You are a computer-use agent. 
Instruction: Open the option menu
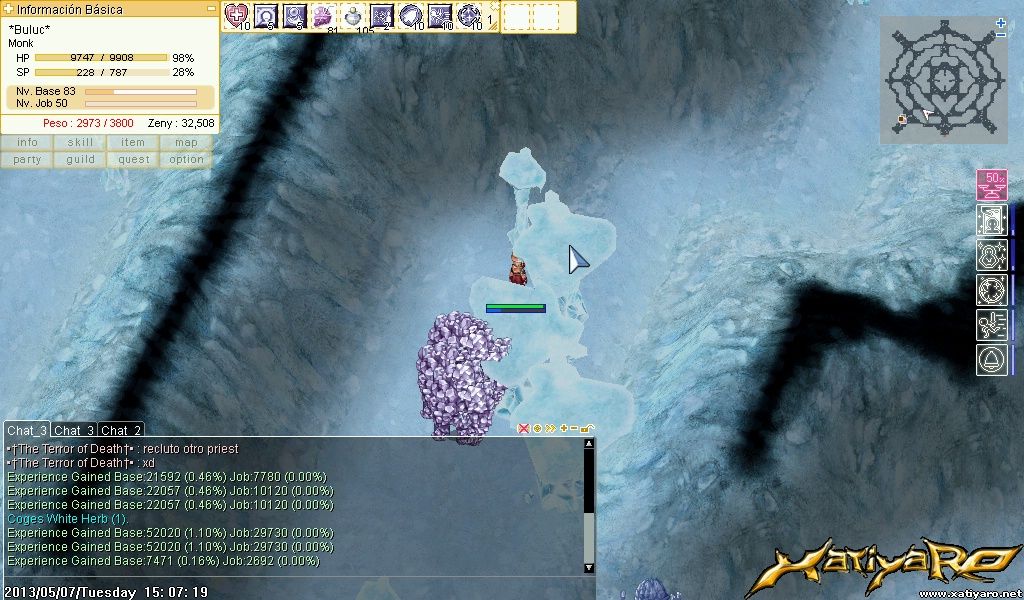pyautogui.click(x=186, y=159)
